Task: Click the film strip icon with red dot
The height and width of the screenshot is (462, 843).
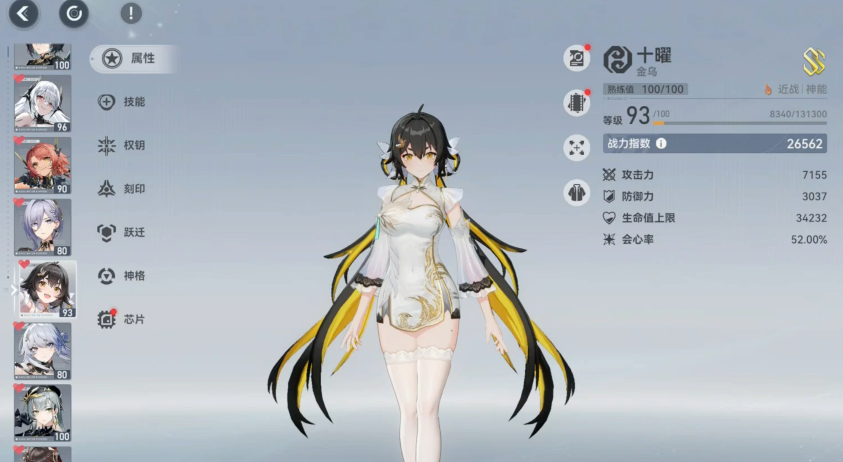Action: coord(577,103)
